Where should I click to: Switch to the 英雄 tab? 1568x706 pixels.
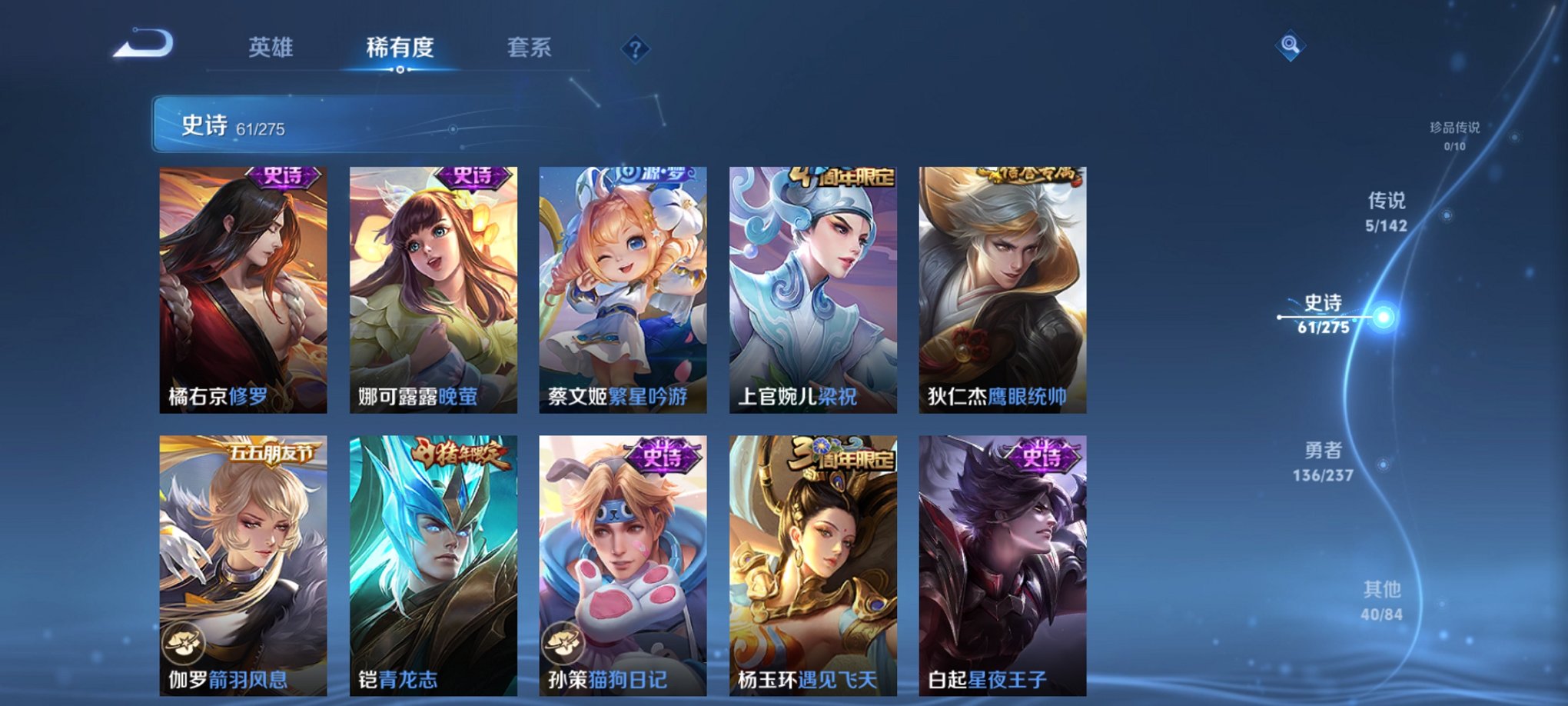pyautogui.click(x=273, y=48)
